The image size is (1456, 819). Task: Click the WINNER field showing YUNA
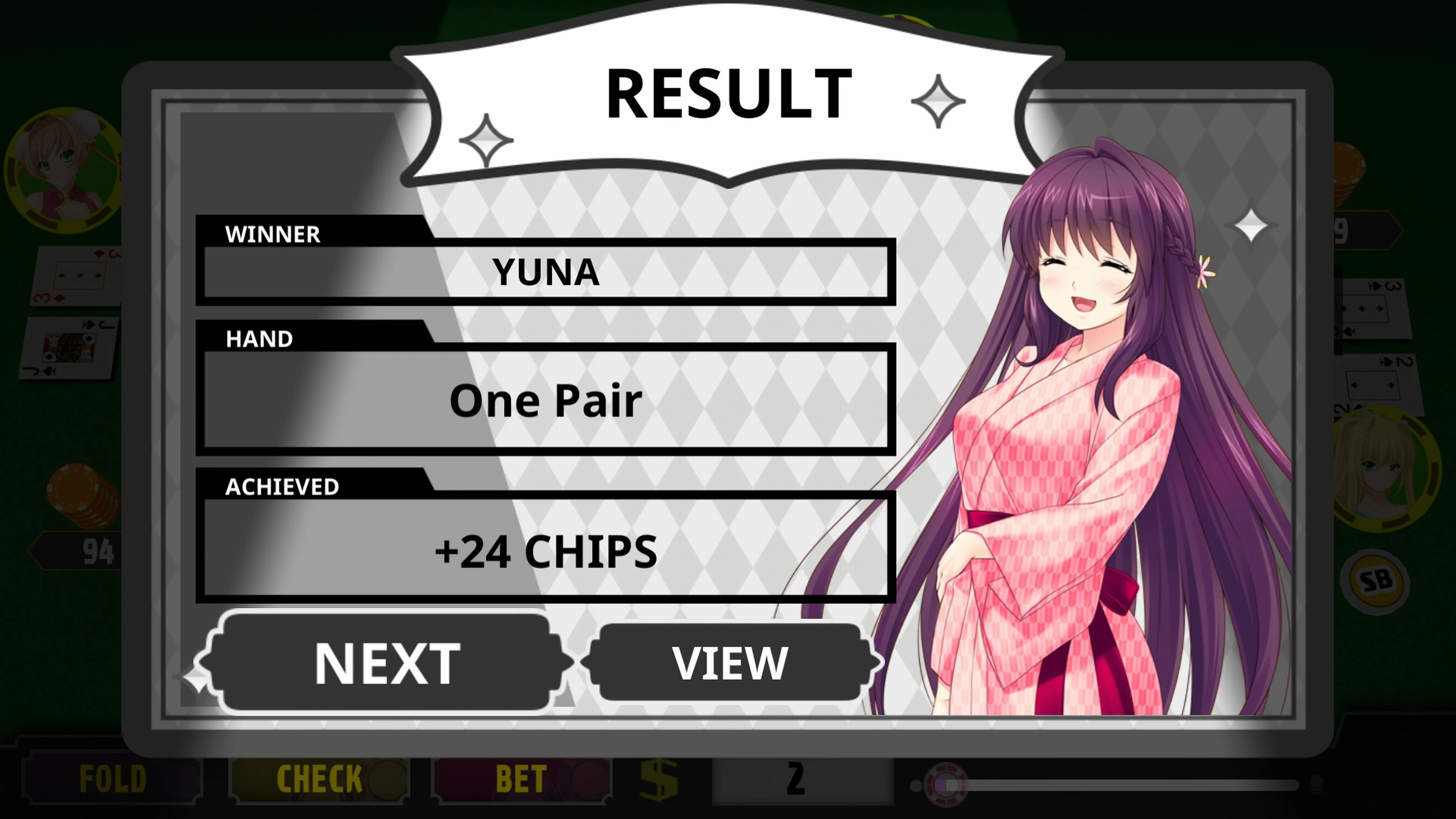coord(546,271)
